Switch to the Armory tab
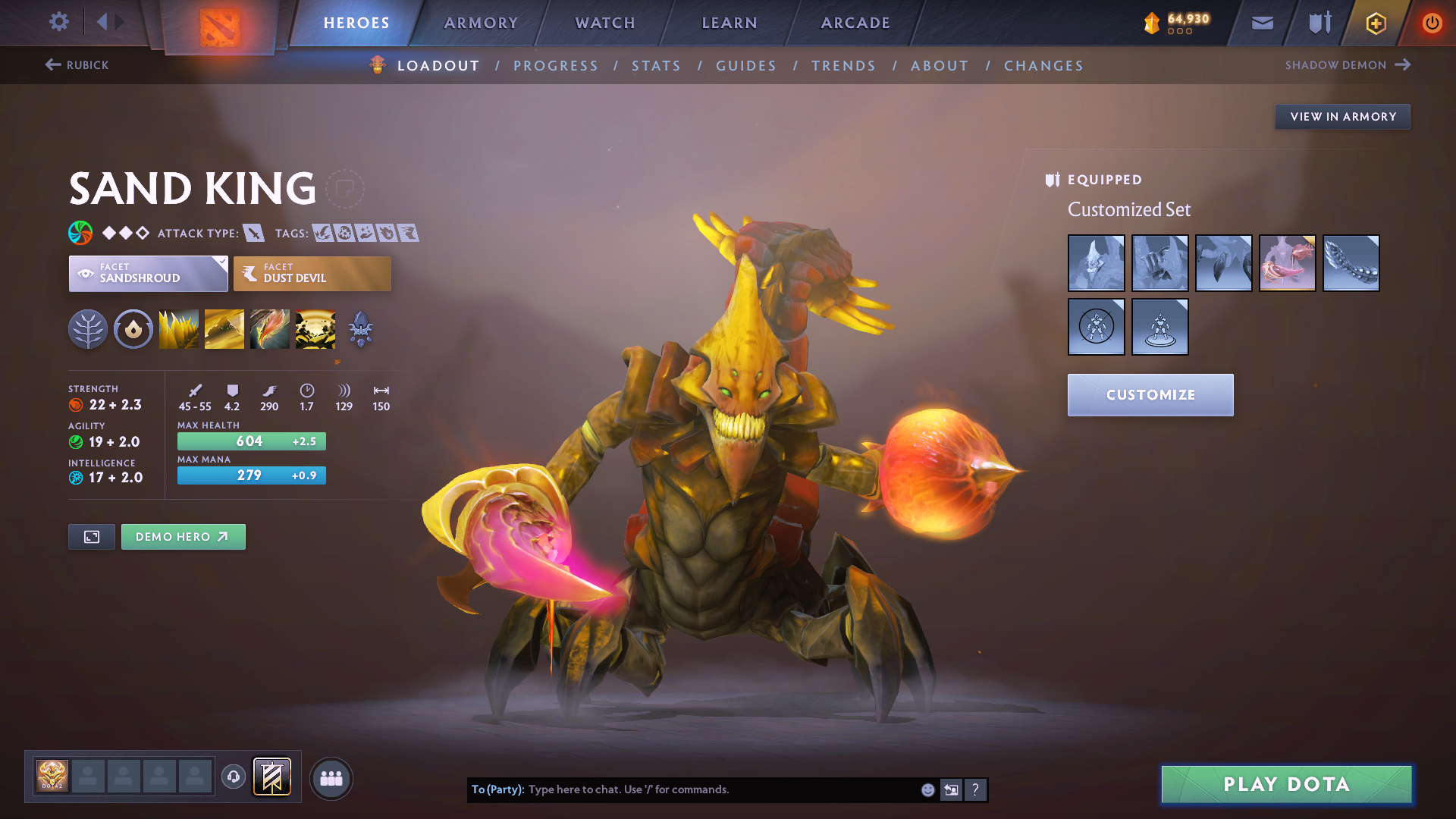The image size is (1456, 819). (481, 23)
